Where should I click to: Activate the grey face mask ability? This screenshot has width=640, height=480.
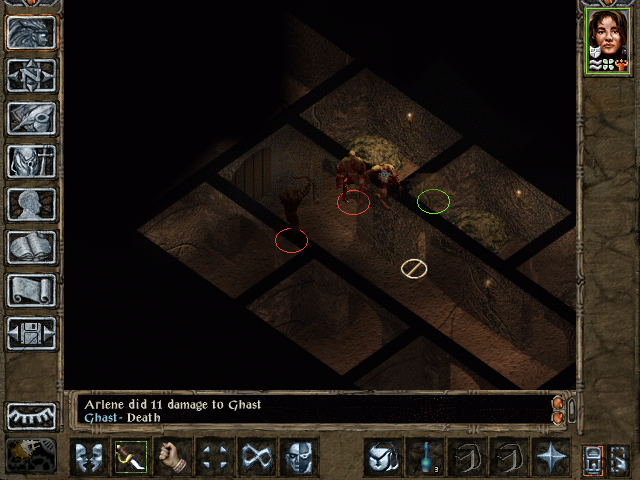[298, 457]
